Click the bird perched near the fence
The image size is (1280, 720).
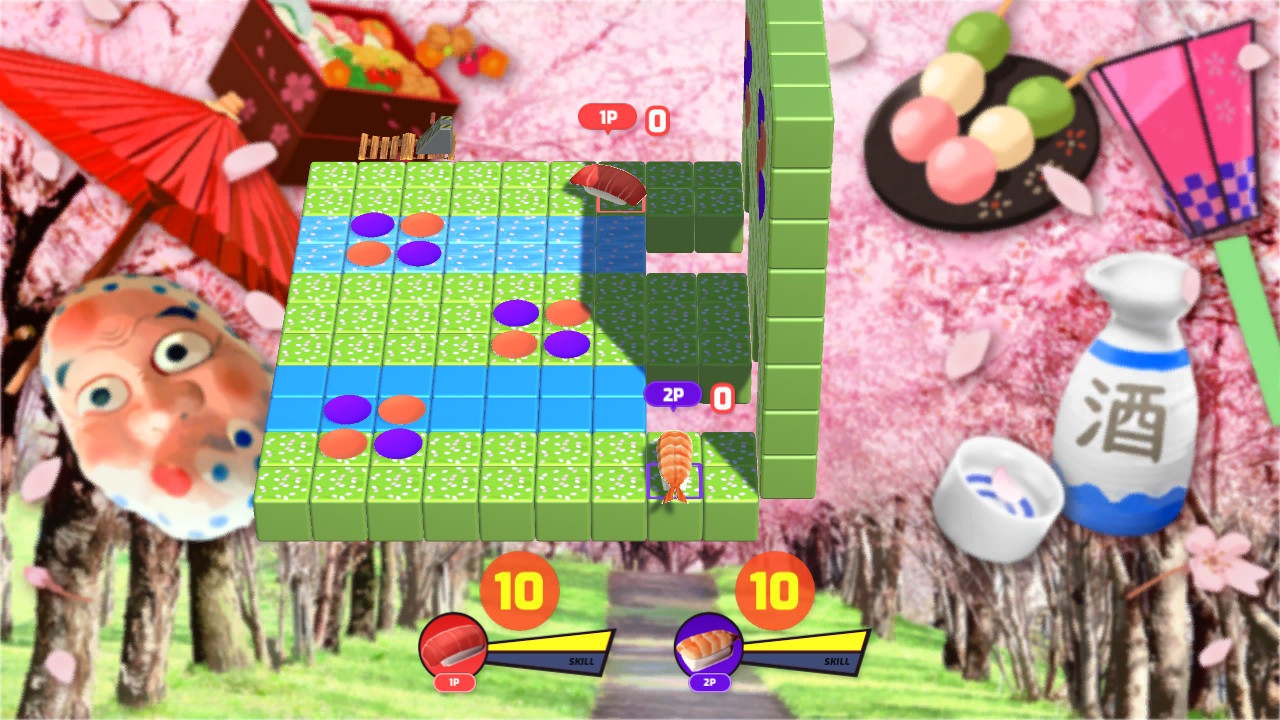434,134
